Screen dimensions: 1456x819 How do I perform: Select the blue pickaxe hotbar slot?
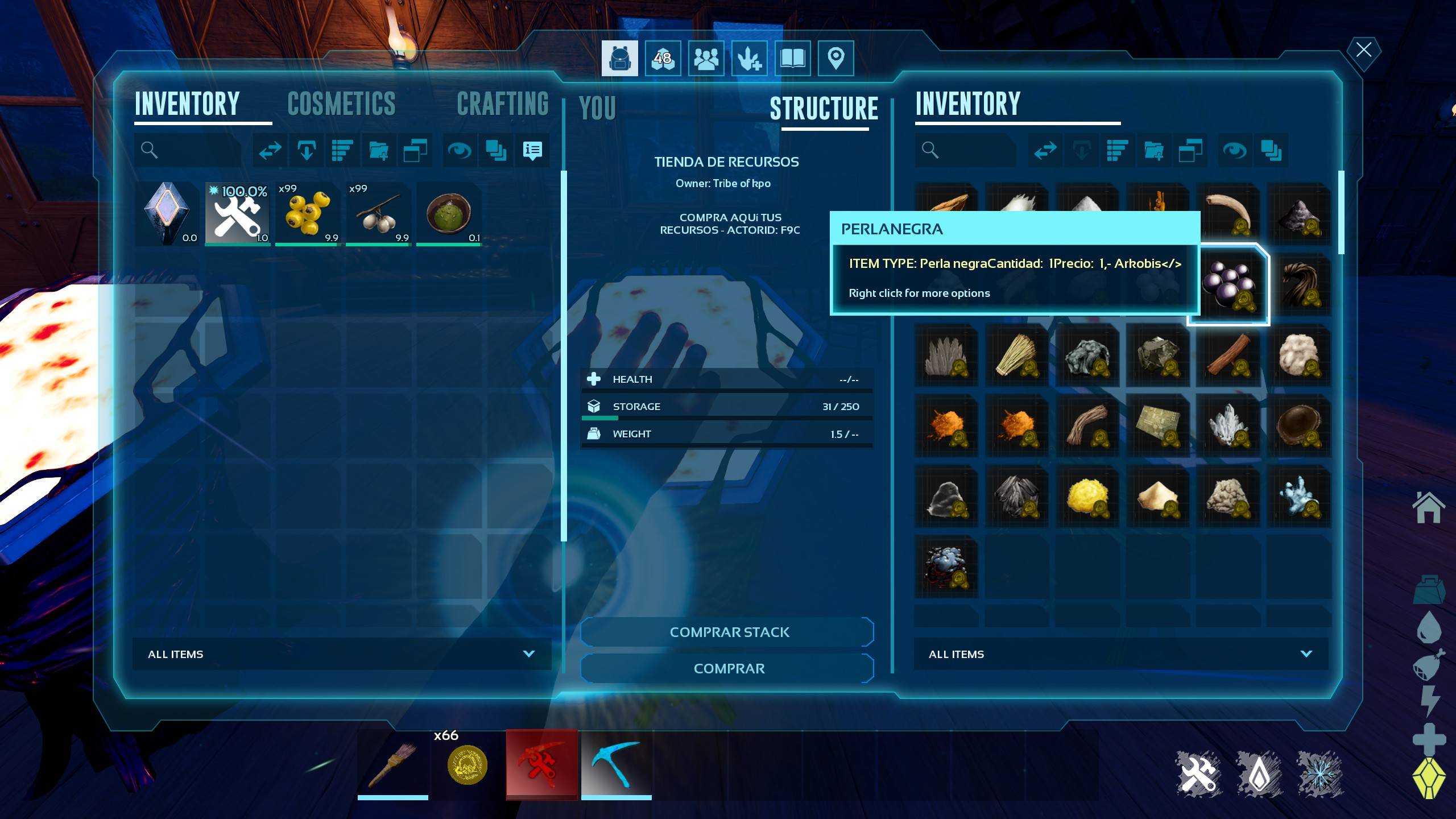click(x=616, y=765)
